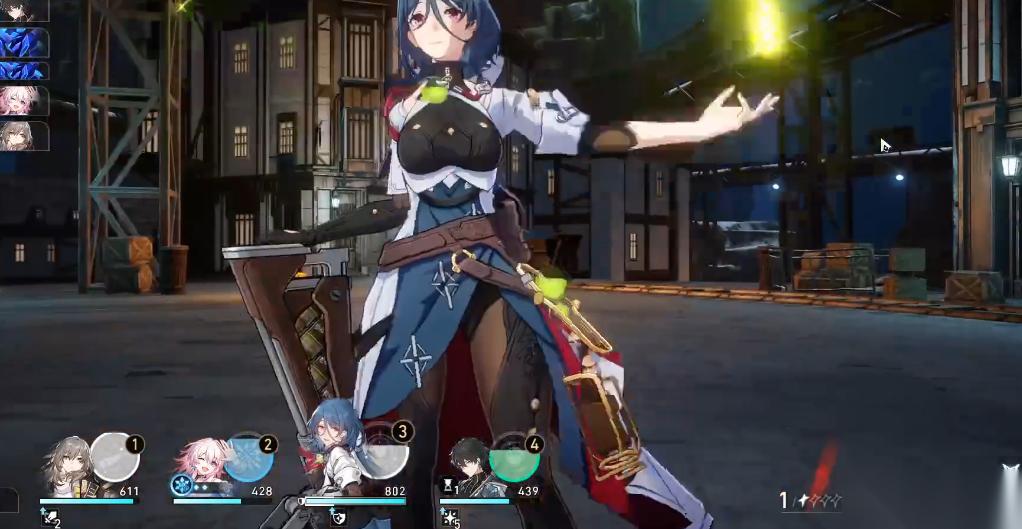
Task: Activate the Trailblazer's ultimate button numbered 1
Action: pyautogui.click(x=114, y=458)
